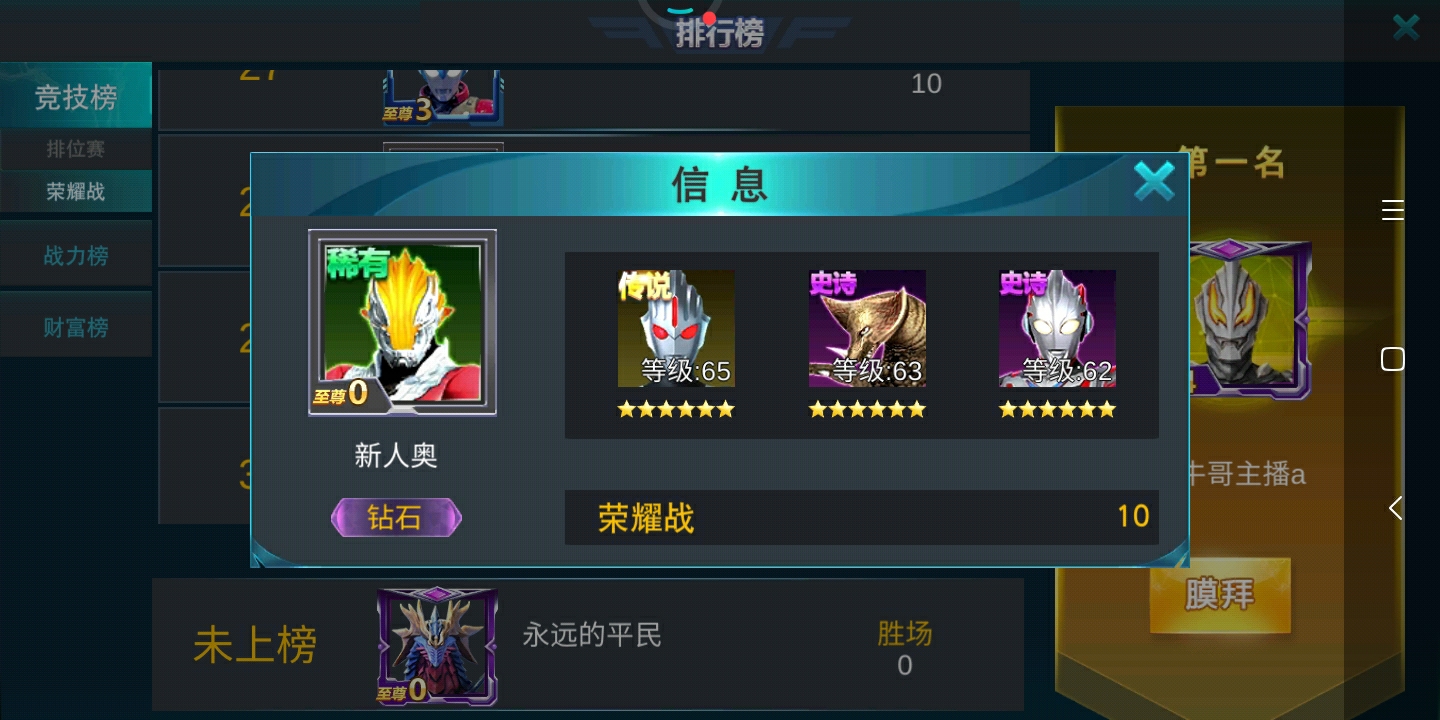The width and height of the screenshot is (1440, 720).
Task: Open the hamburger menu on the right edge
Action: tap(1392, 210)
